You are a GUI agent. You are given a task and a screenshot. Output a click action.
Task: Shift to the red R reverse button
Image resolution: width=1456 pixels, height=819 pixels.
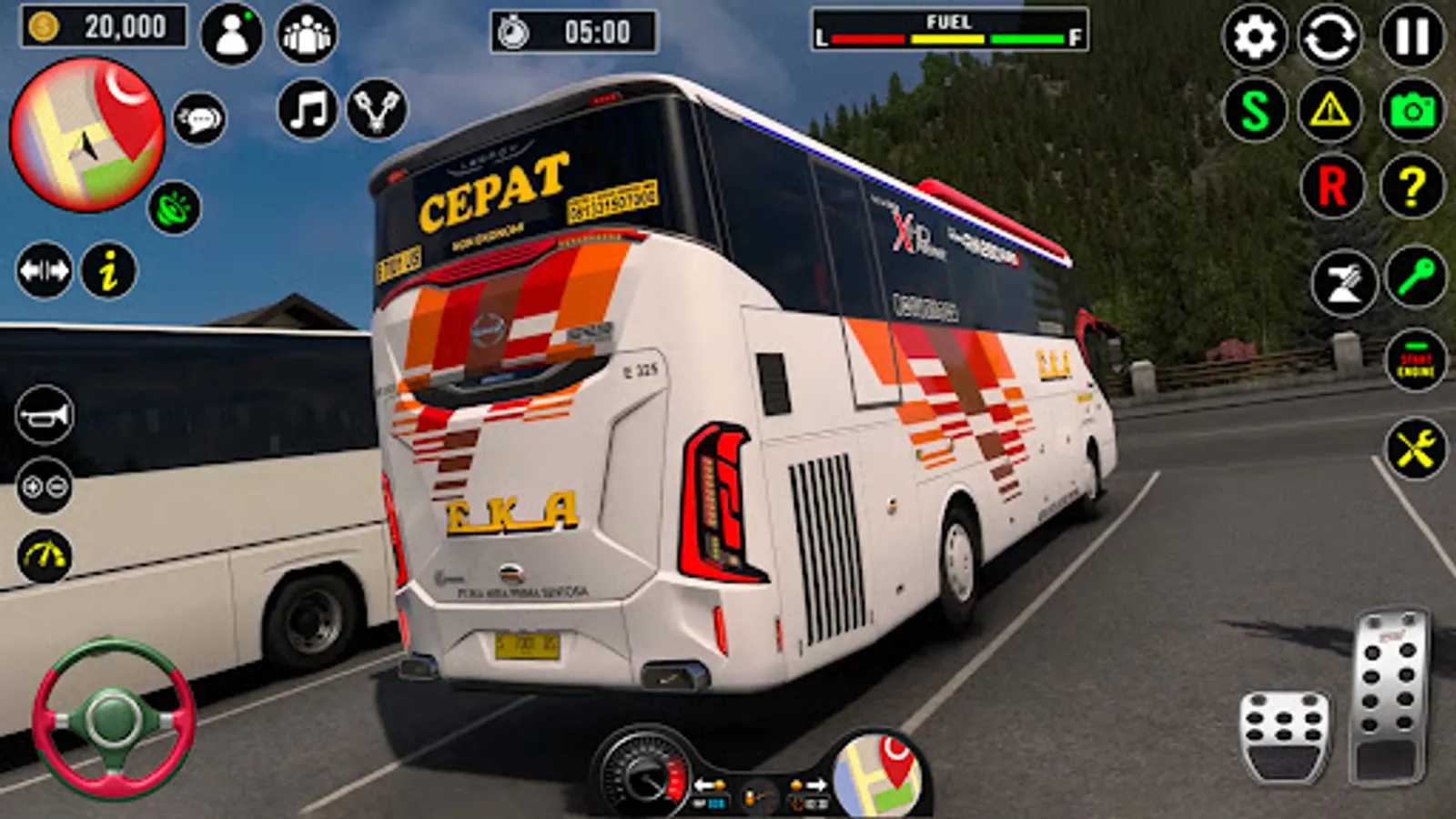coord(1331,187)
